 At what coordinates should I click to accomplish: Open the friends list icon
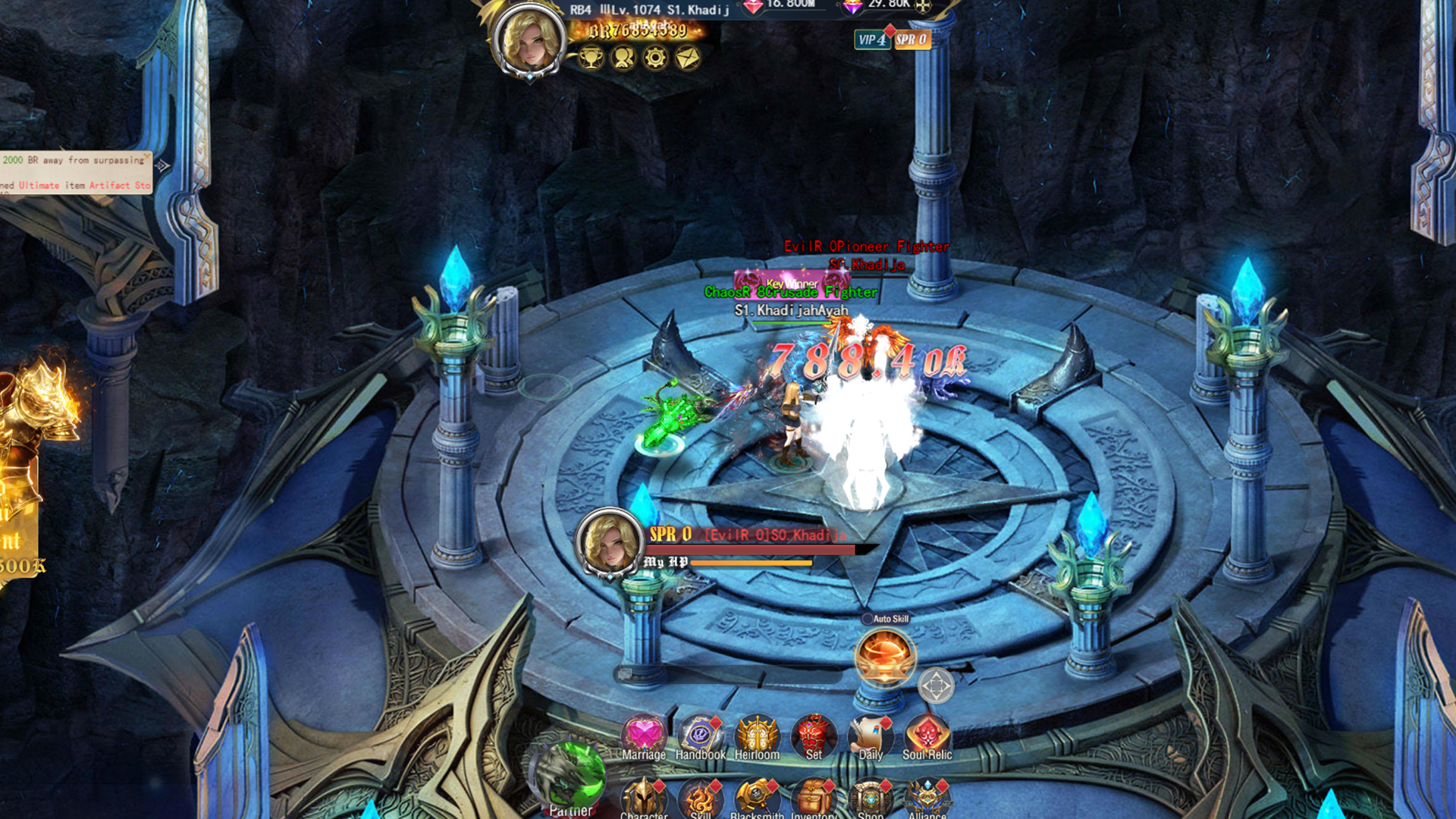[x=623, y=58]
